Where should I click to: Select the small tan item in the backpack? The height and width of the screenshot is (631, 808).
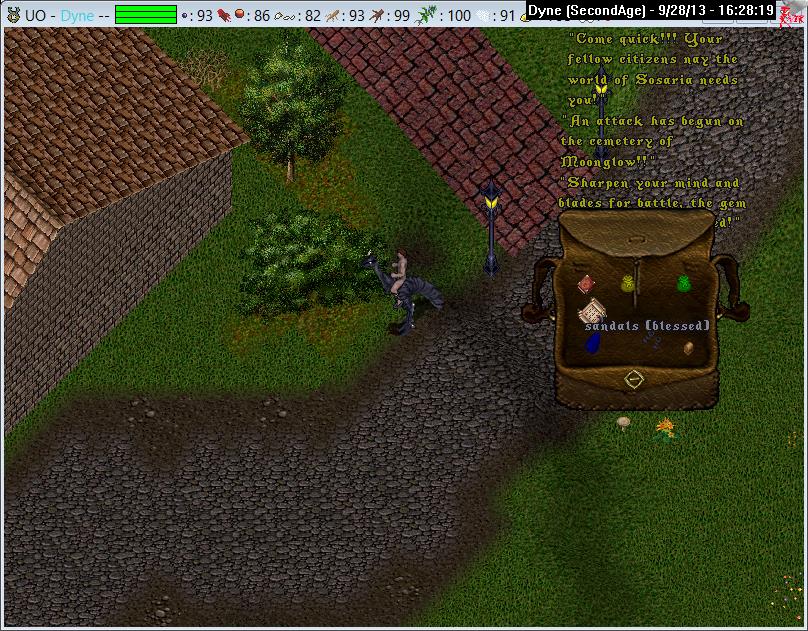point(688,348)
